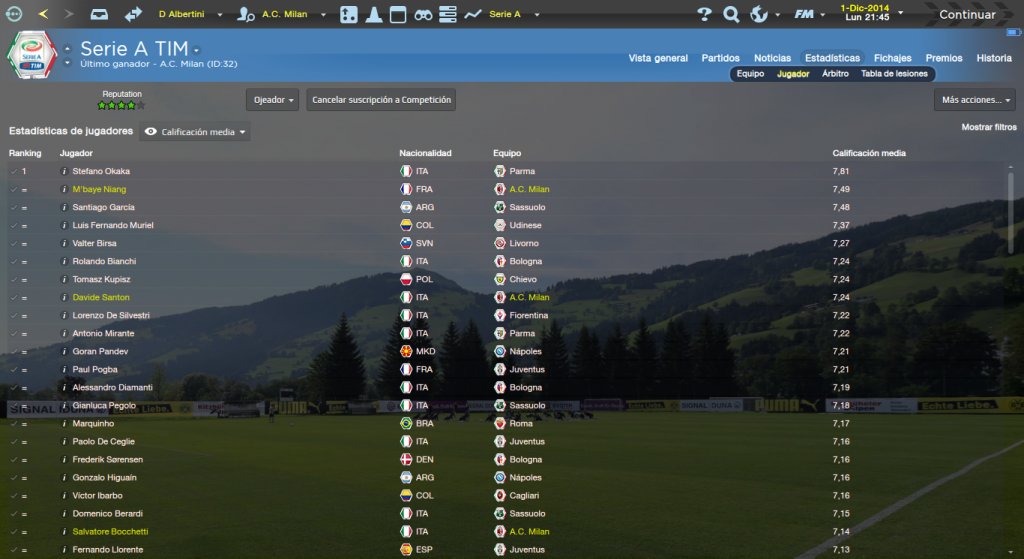Switch to the Partidos tab
Screen dimensions: 1024x559
click(x=721, y=58)
